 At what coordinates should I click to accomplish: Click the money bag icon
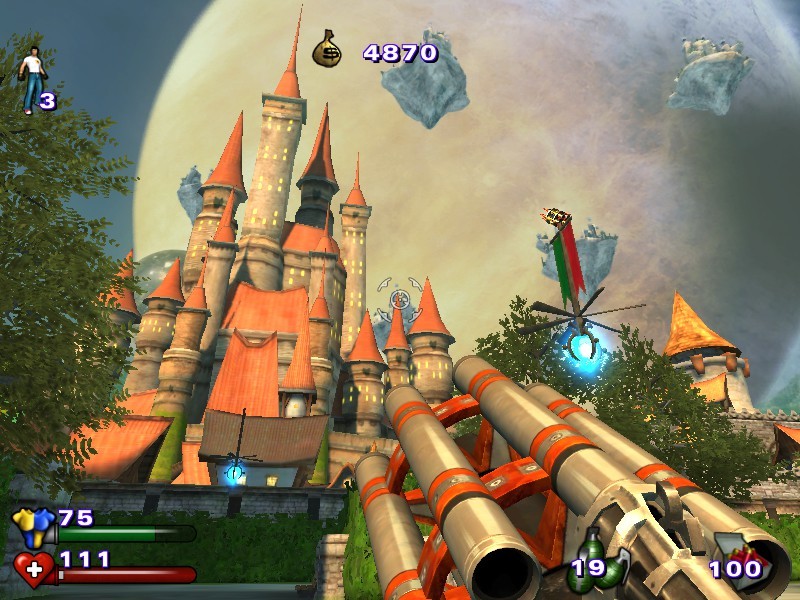[x=327, y=50]
